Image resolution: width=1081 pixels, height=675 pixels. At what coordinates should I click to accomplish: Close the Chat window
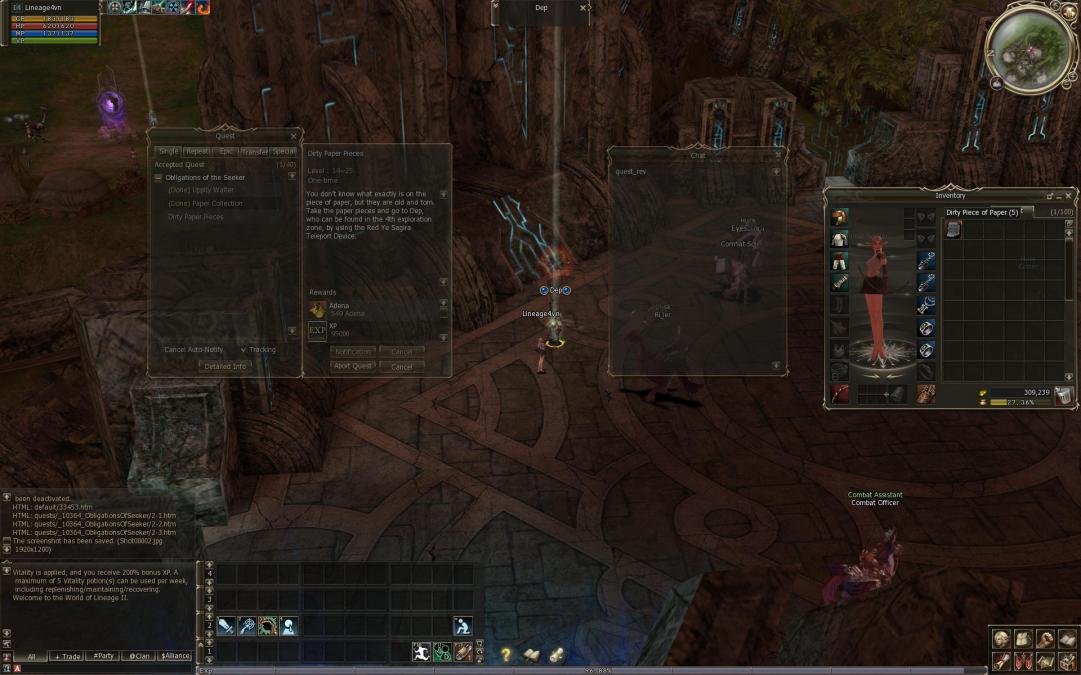(778, 155)
